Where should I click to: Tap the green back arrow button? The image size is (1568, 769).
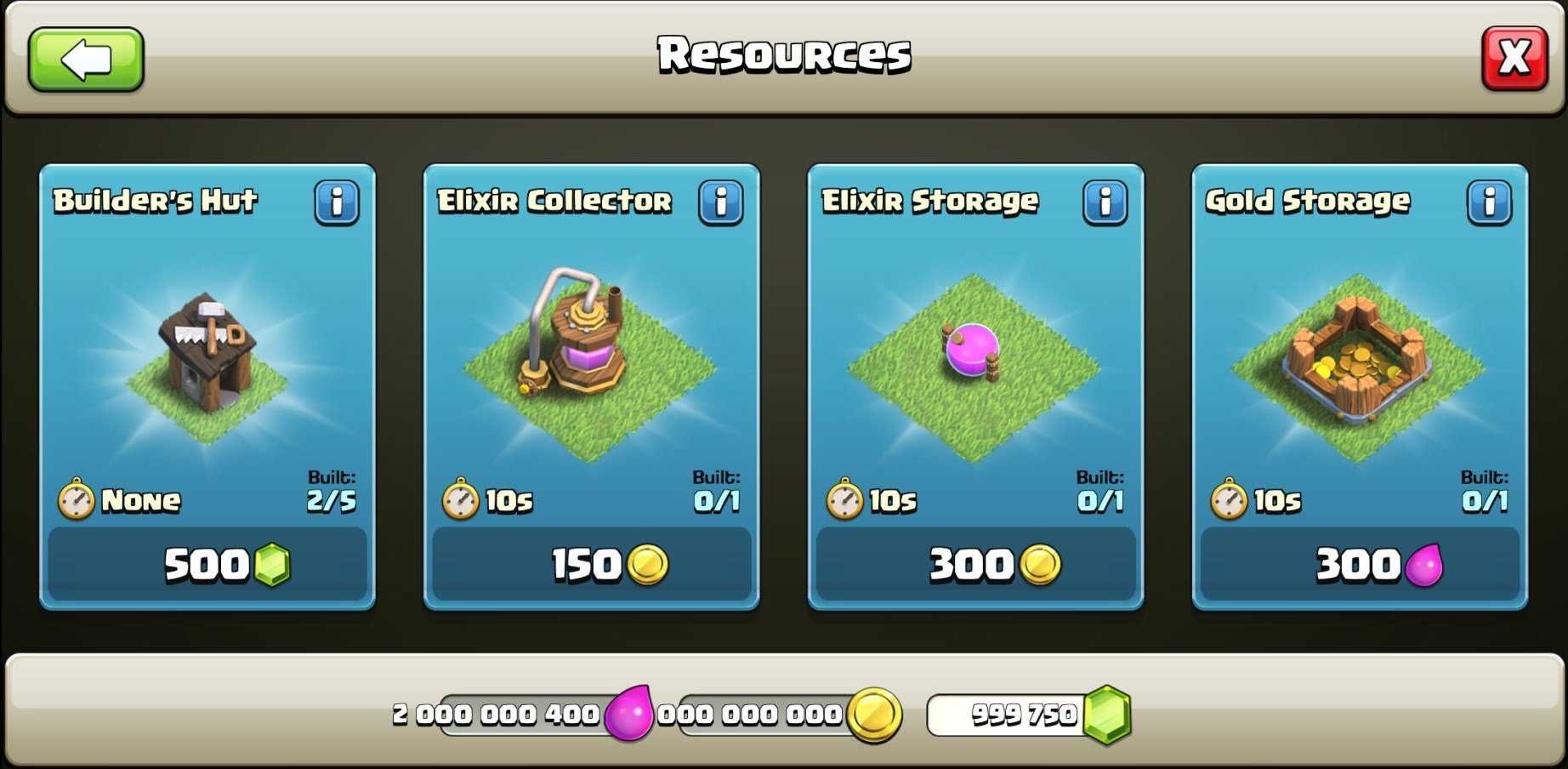tap(85, 61)
